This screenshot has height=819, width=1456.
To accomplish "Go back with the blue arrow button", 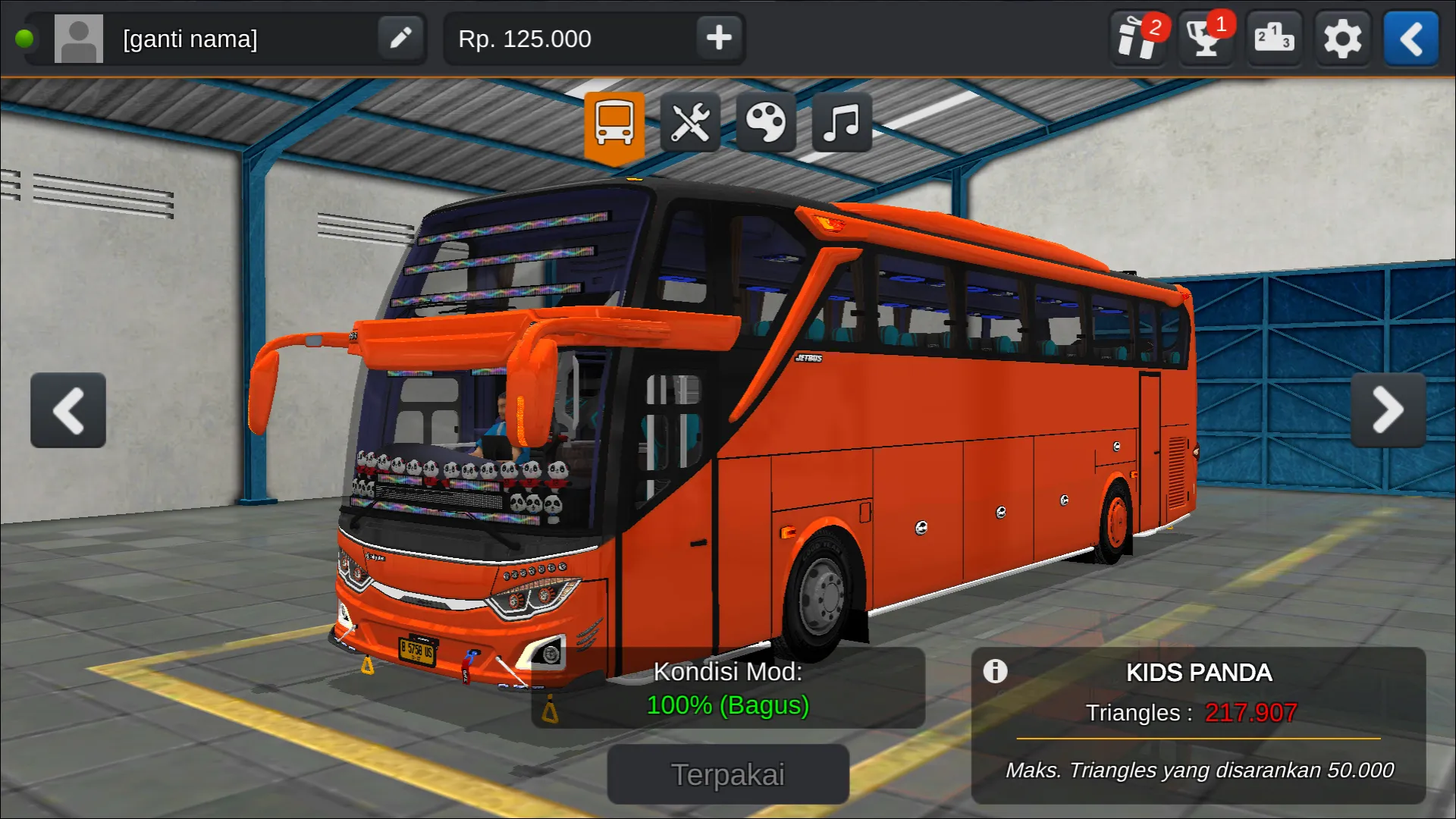I will pos(1410,38).
